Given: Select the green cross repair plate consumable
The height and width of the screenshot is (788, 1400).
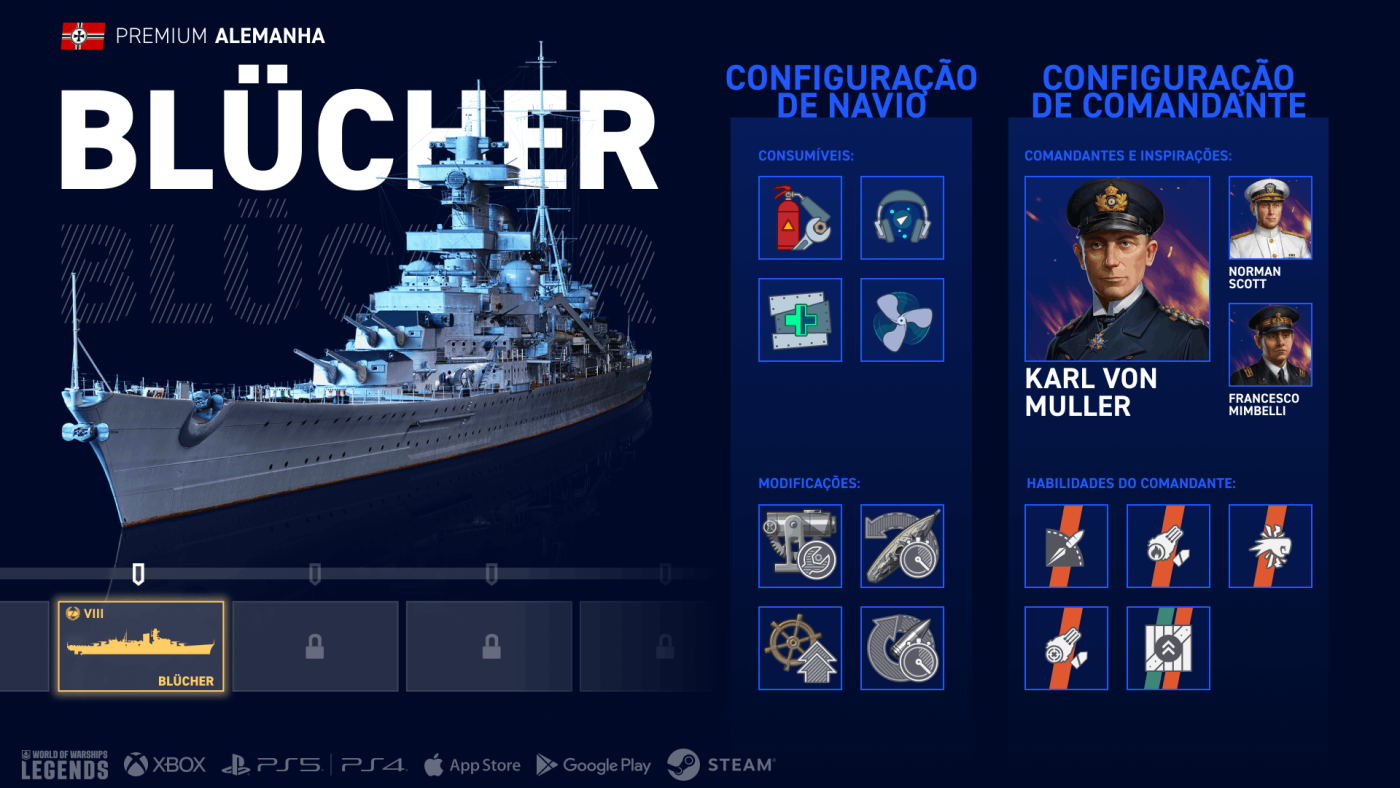Looking at the screenshot, I should (800, 320).
